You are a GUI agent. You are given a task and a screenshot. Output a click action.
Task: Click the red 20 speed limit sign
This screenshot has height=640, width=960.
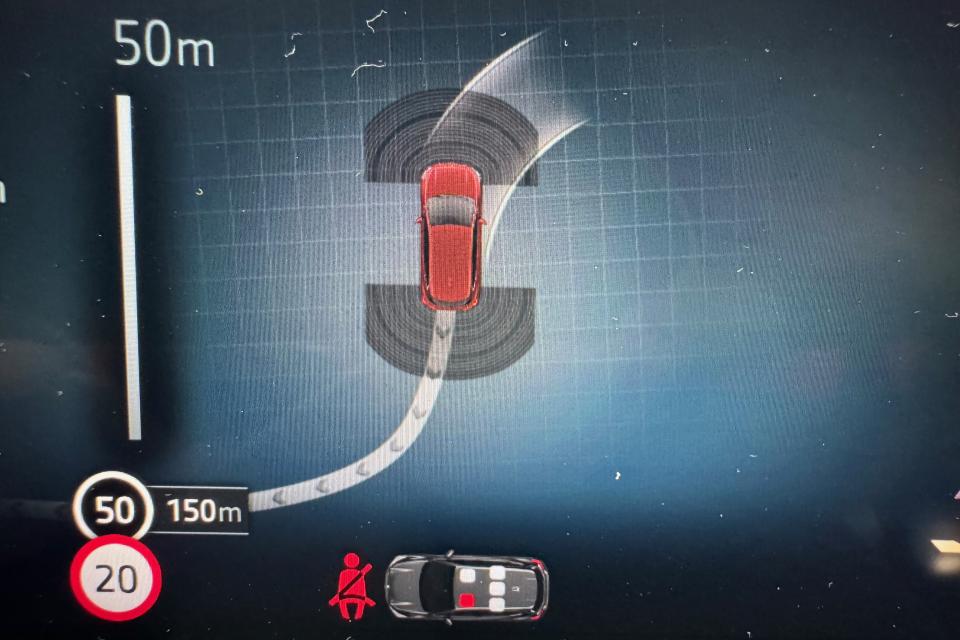coord(115,579)
